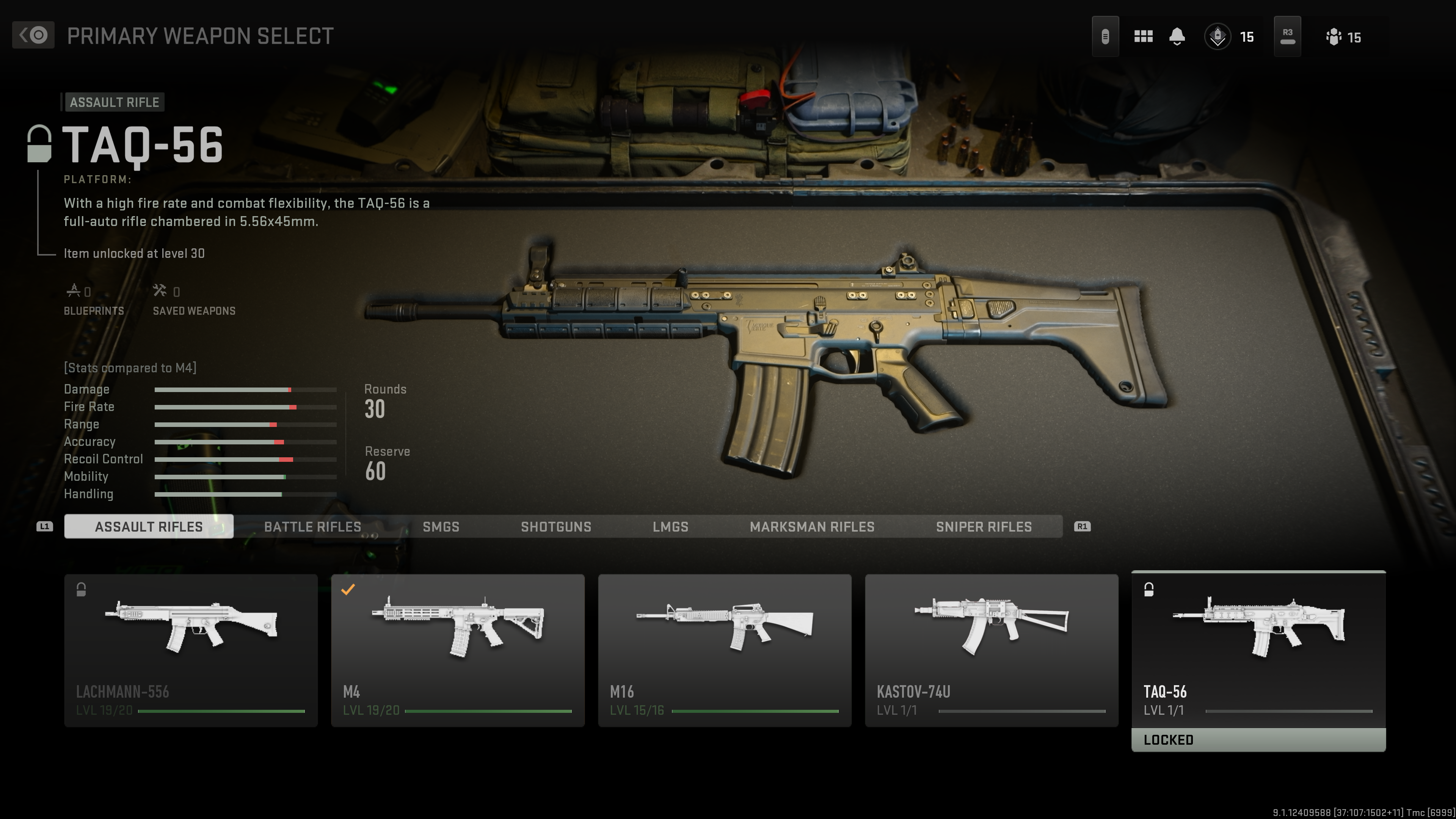Choose the Lachmann-556 weapon tile

[x=190, y=650]
